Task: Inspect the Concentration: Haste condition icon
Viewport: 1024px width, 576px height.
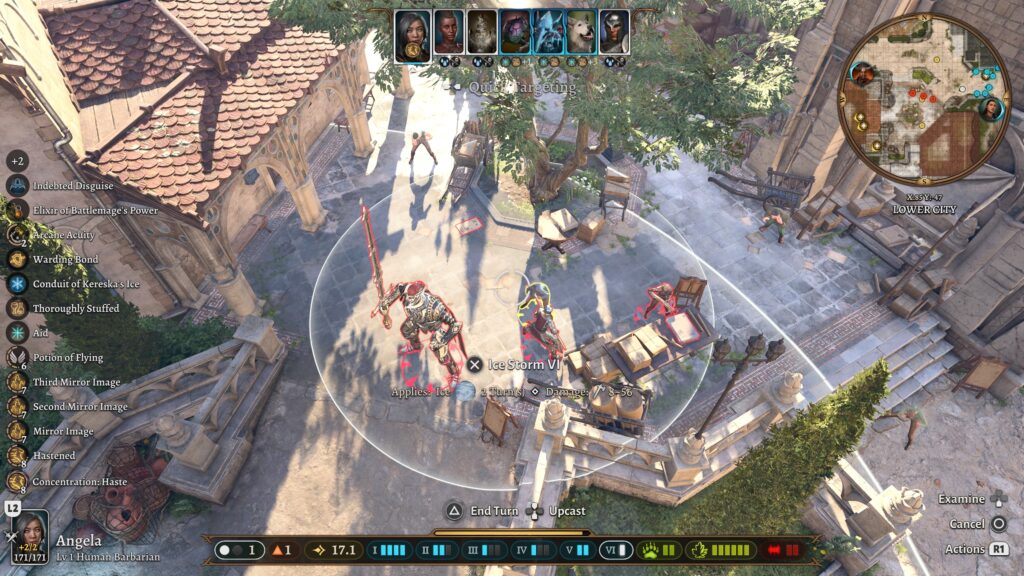Action: coord(17,481)
